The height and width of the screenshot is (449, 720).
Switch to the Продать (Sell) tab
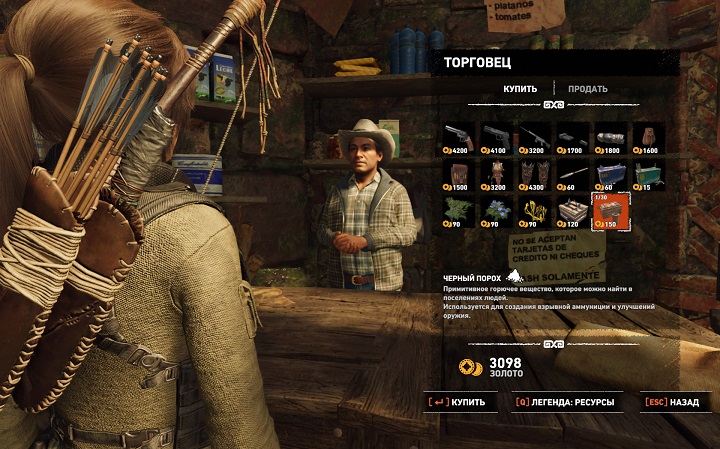588,89
